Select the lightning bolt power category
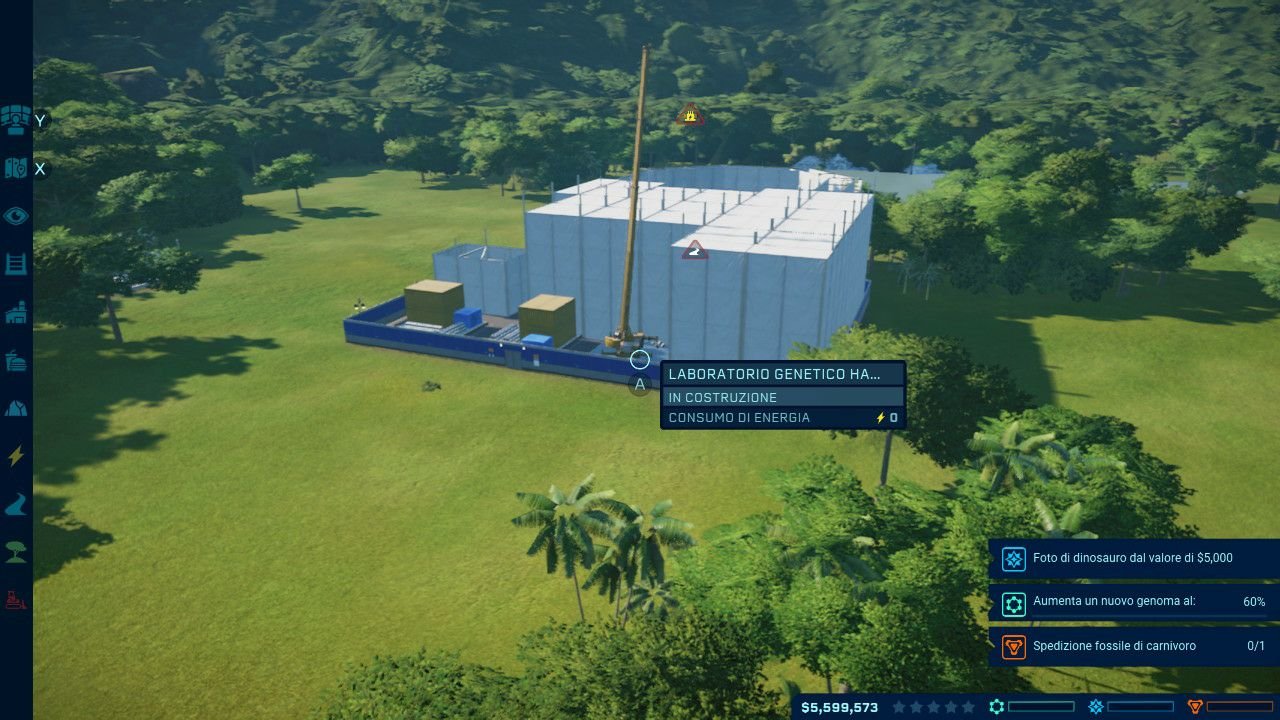This screenshot has height=720, width=1280. (16, 456)
